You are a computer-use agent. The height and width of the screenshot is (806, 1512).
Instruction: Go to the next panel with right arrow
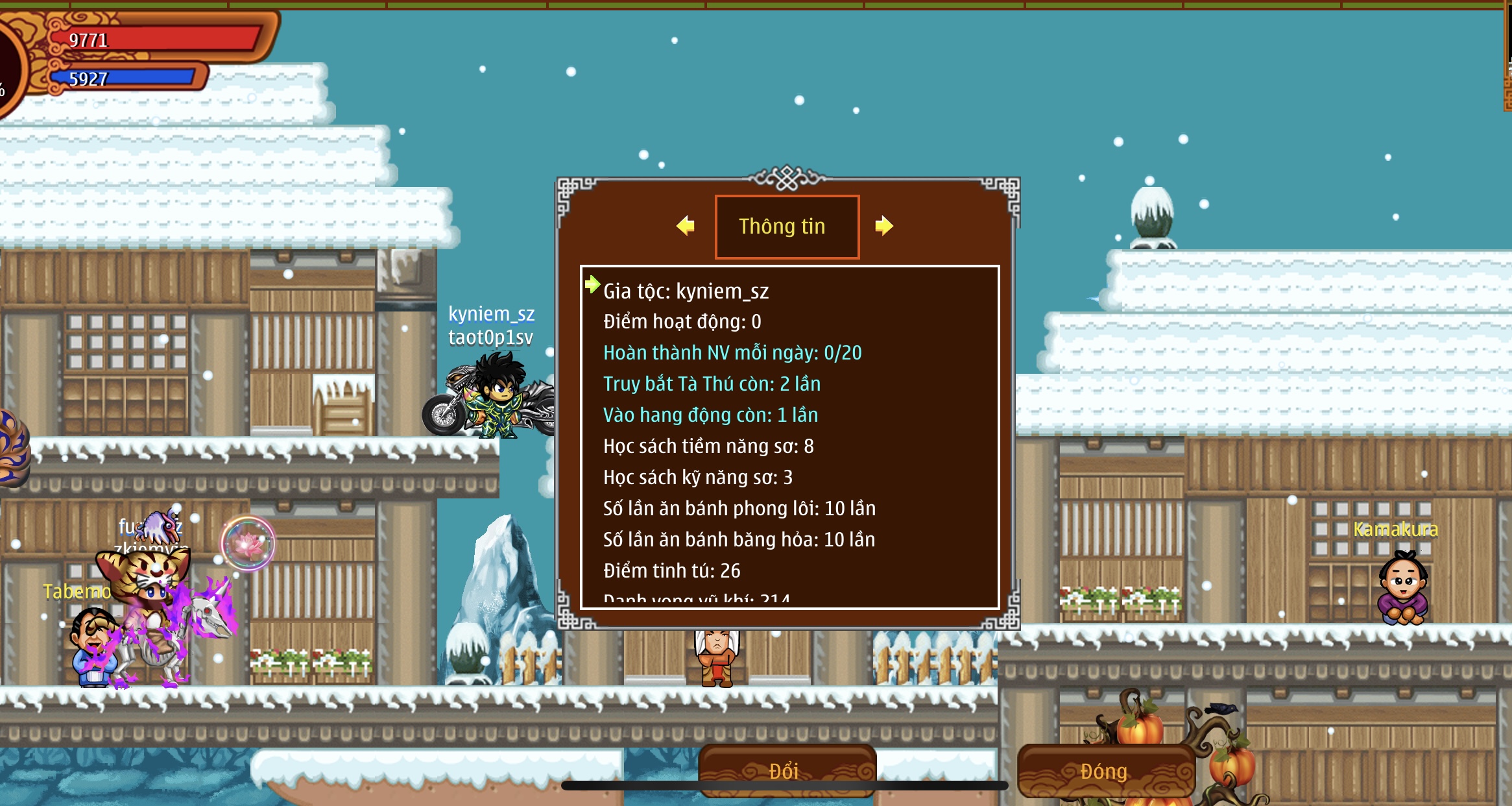coord(883,226)
